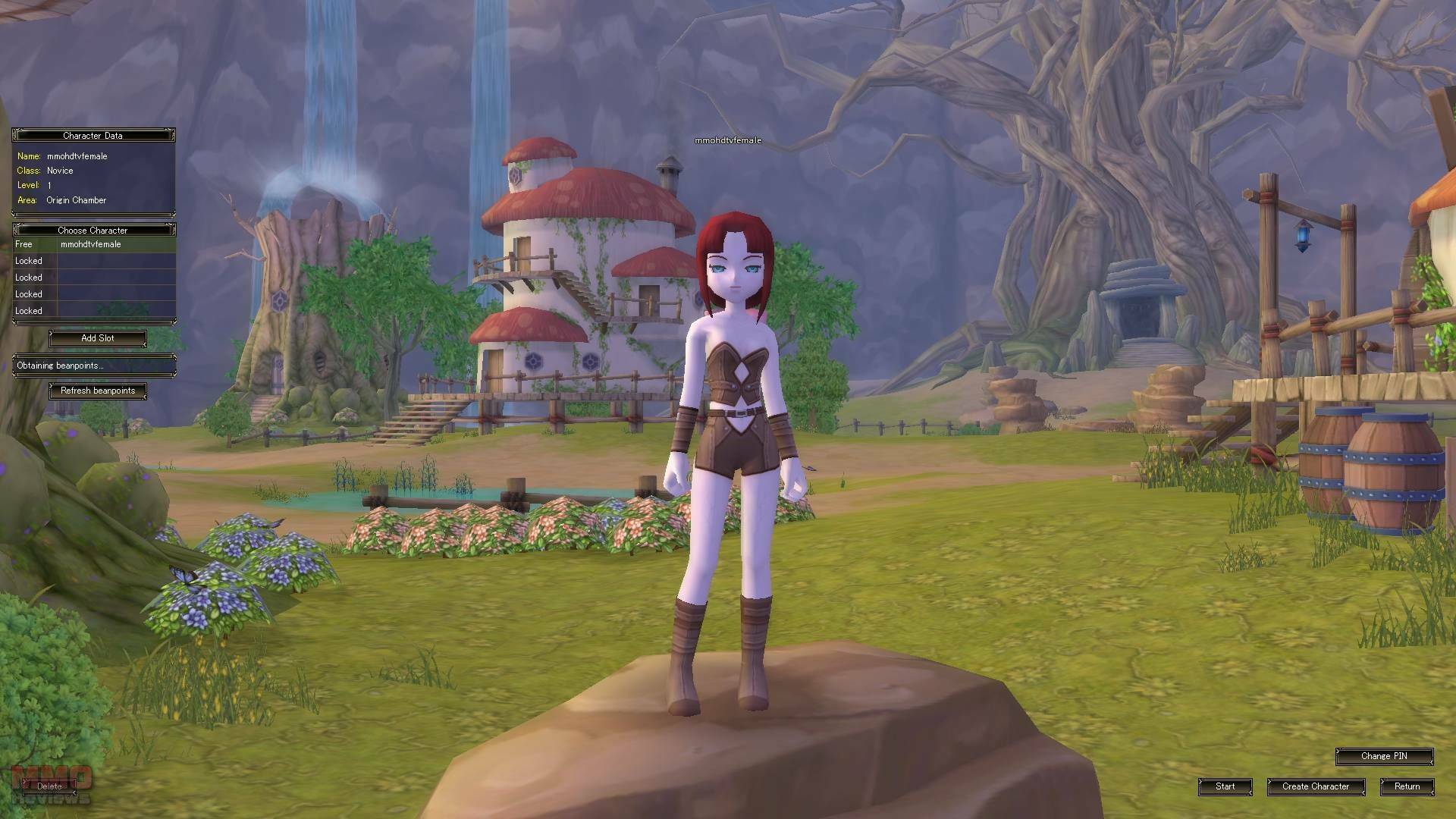Add a new character slot
This screenshot has height=819, width=1456.
pos(98,338)
